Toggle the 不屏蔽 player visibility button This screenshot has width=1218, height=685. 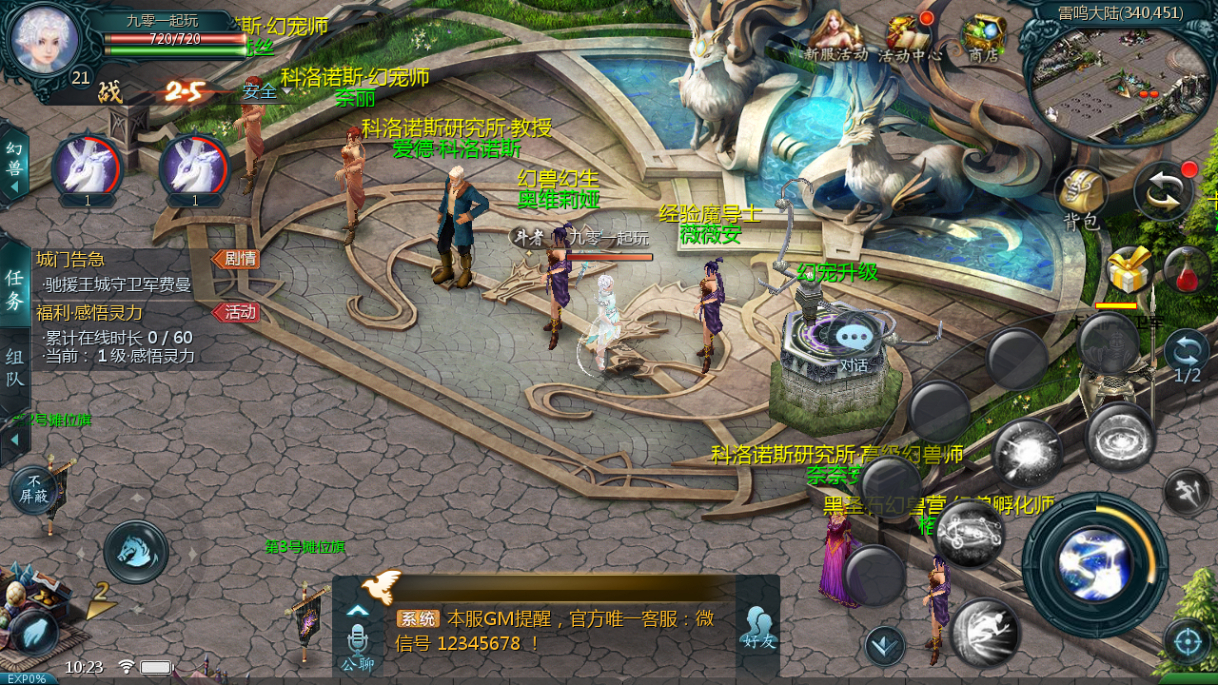coord(34,489)
